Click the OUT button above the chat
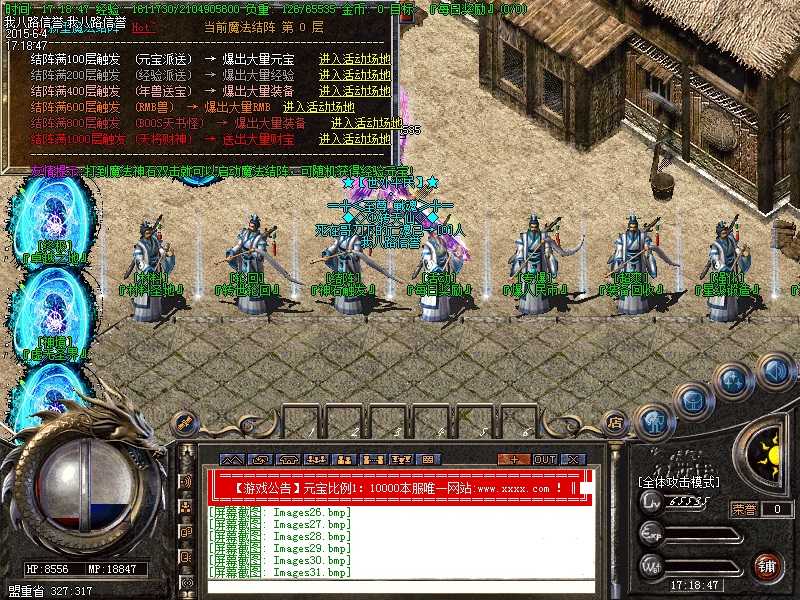Viewport: 800px width, 600px height. [x=544, y=459]
